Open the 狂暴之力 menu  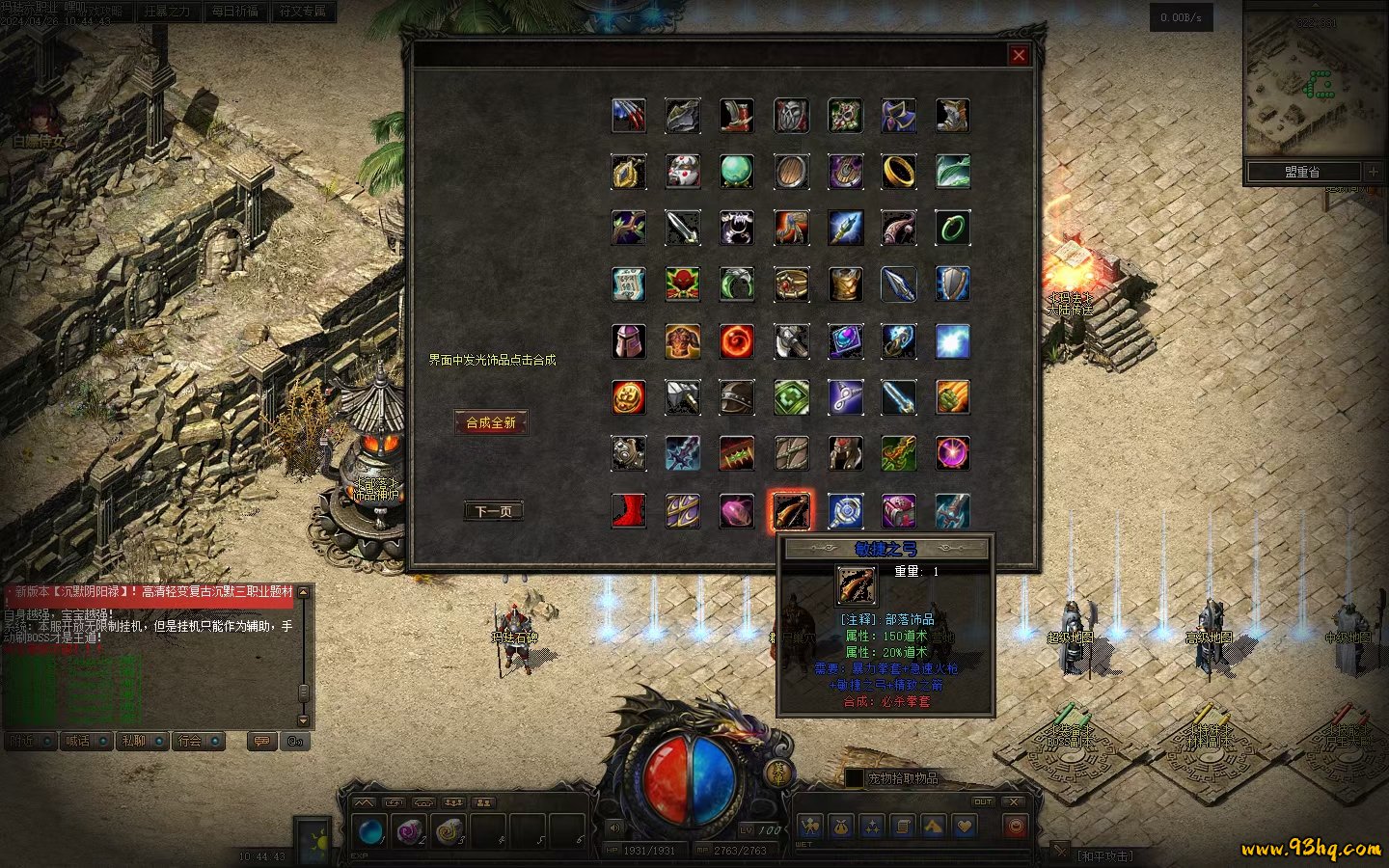(167, 12)
